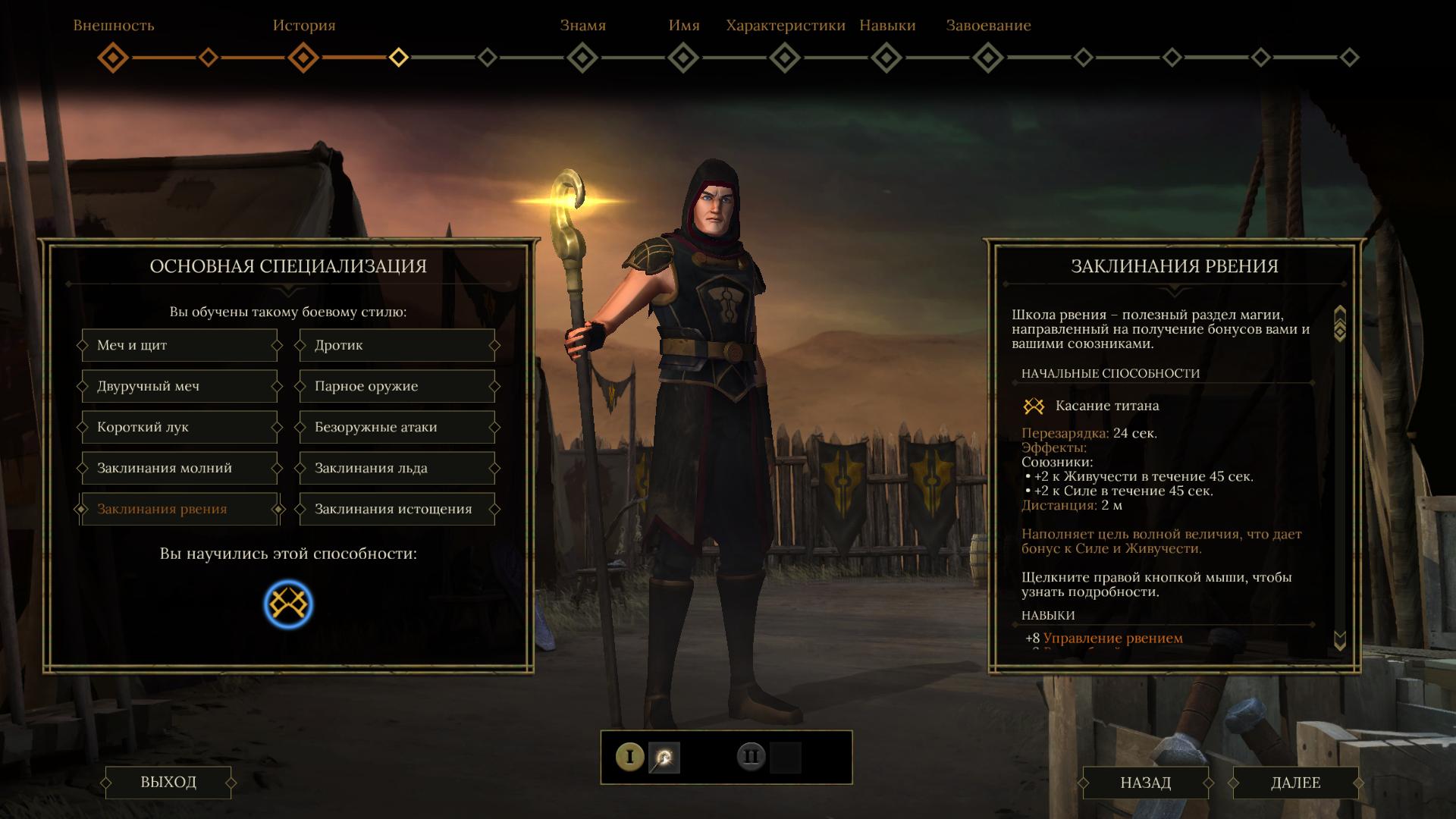Select weapon set I button
This screenshot has height=819, width=1456.
629,757
